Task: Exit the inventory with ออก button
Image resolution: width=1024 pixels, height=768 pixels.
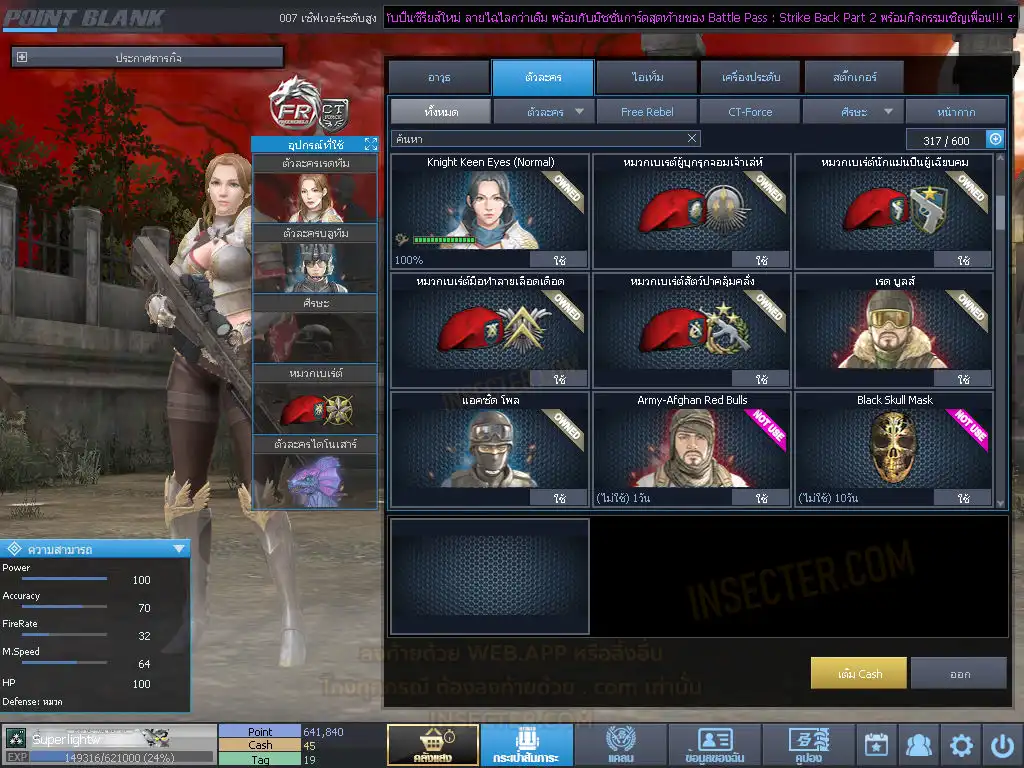Action: point(959,673)
